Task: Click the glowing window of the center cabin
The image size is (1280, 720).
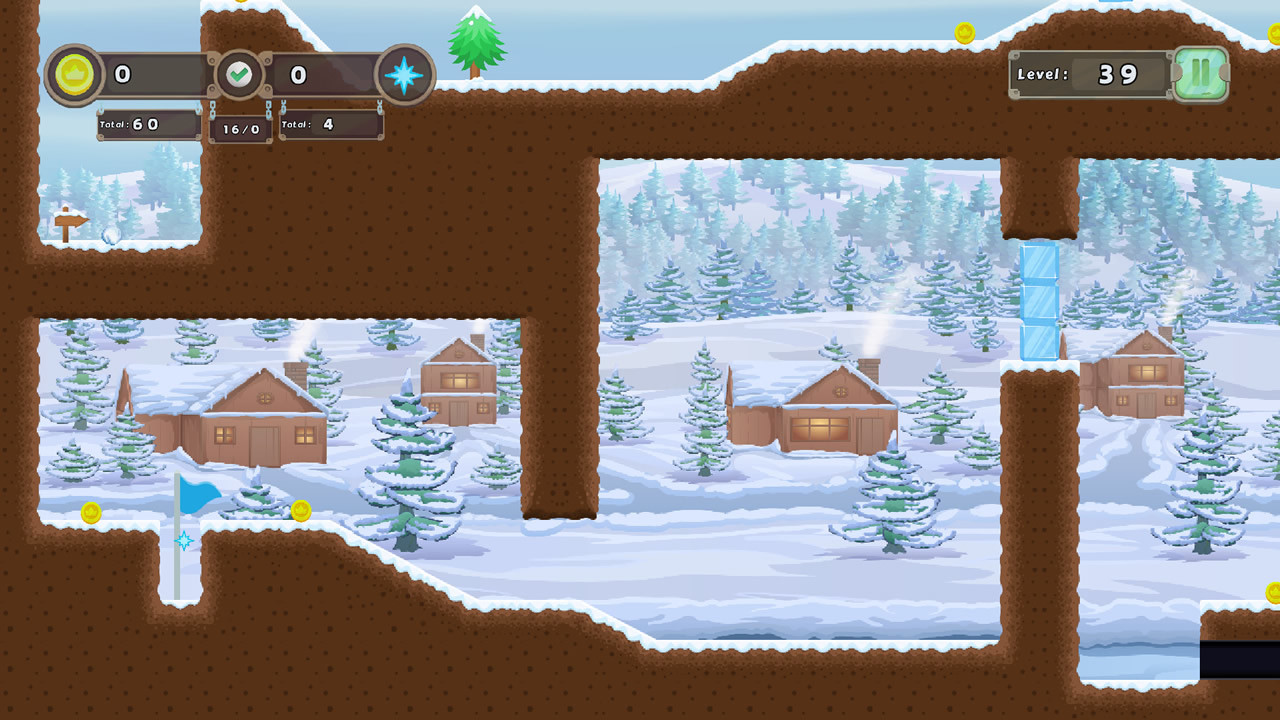Action: point(822,429)
